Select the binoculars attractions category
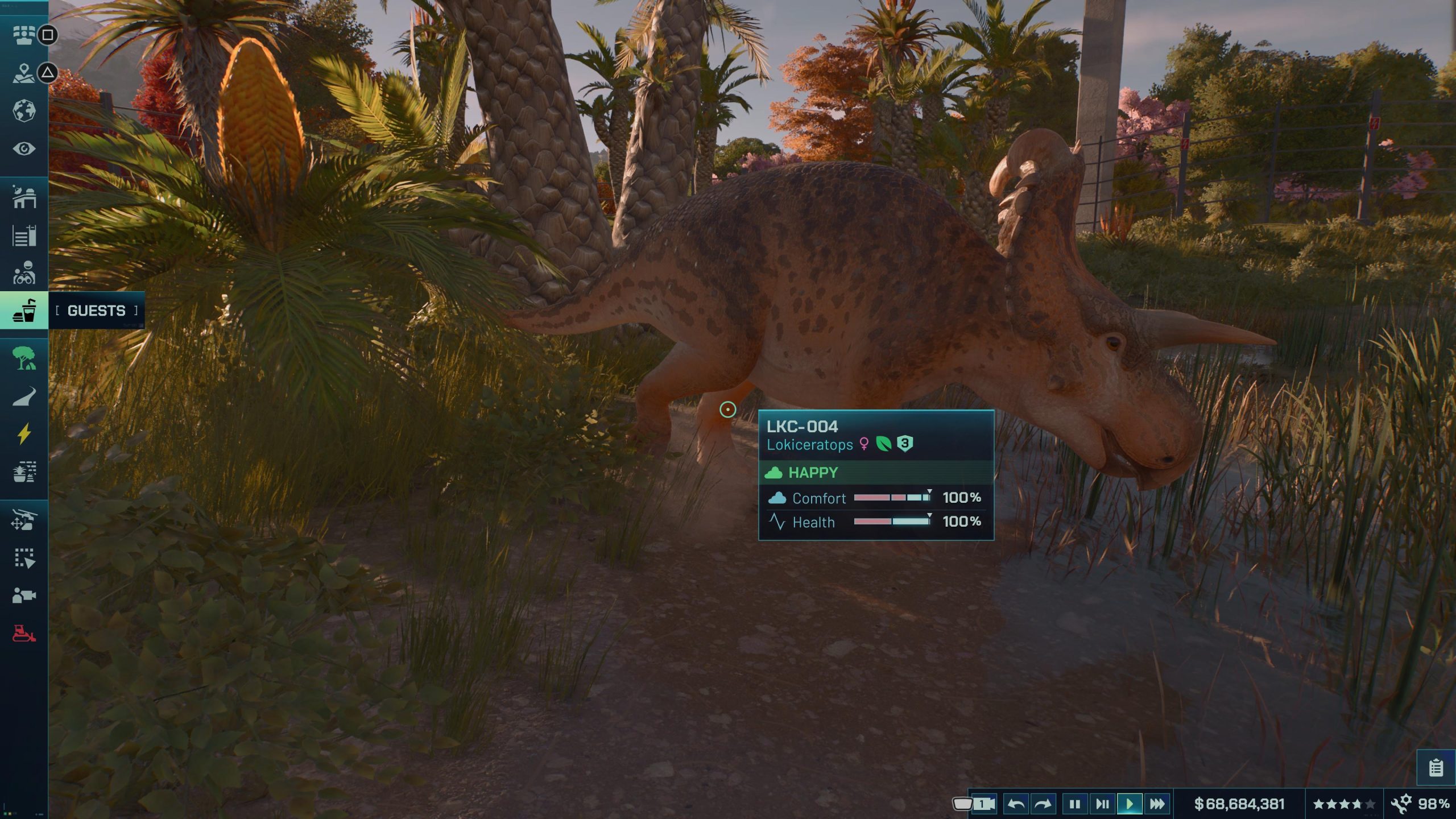The width and height of the screenshot is (1456, 819). (x=24, y=273)
